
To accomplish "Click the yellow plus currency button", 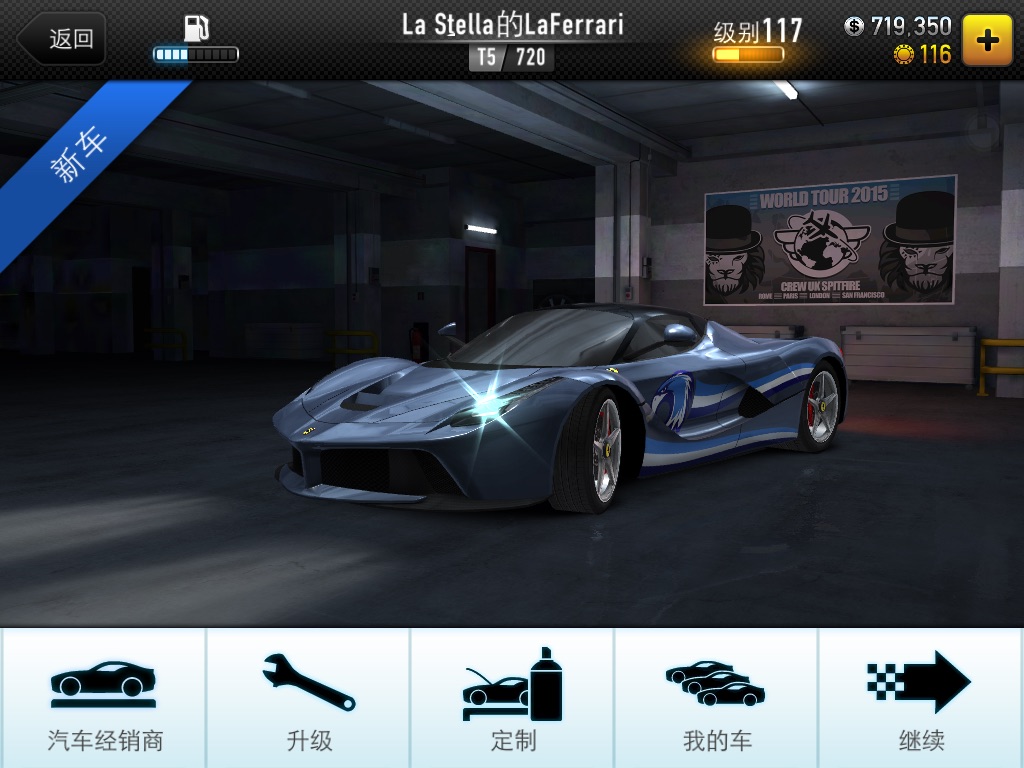I will (986, 39).
